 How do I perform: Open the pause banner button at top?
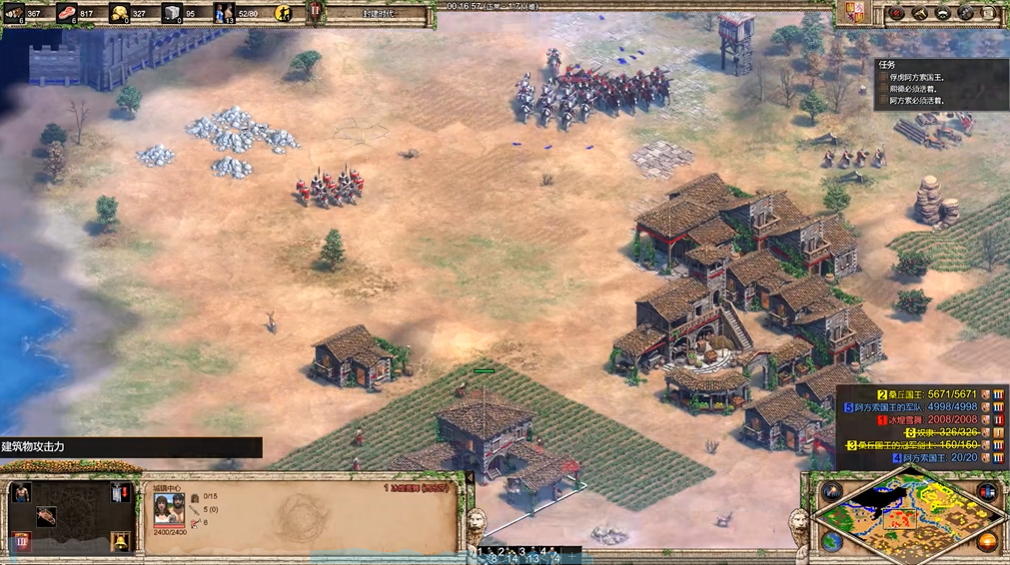(x=316, y=12)
